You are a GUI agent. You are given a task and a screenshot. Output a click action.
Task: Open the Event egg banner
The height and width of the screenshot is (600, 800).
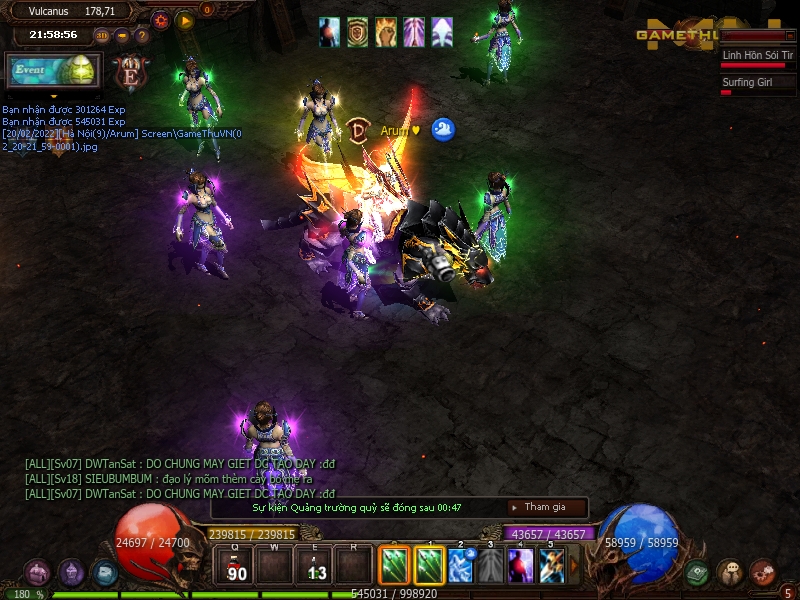coord(52,71)
